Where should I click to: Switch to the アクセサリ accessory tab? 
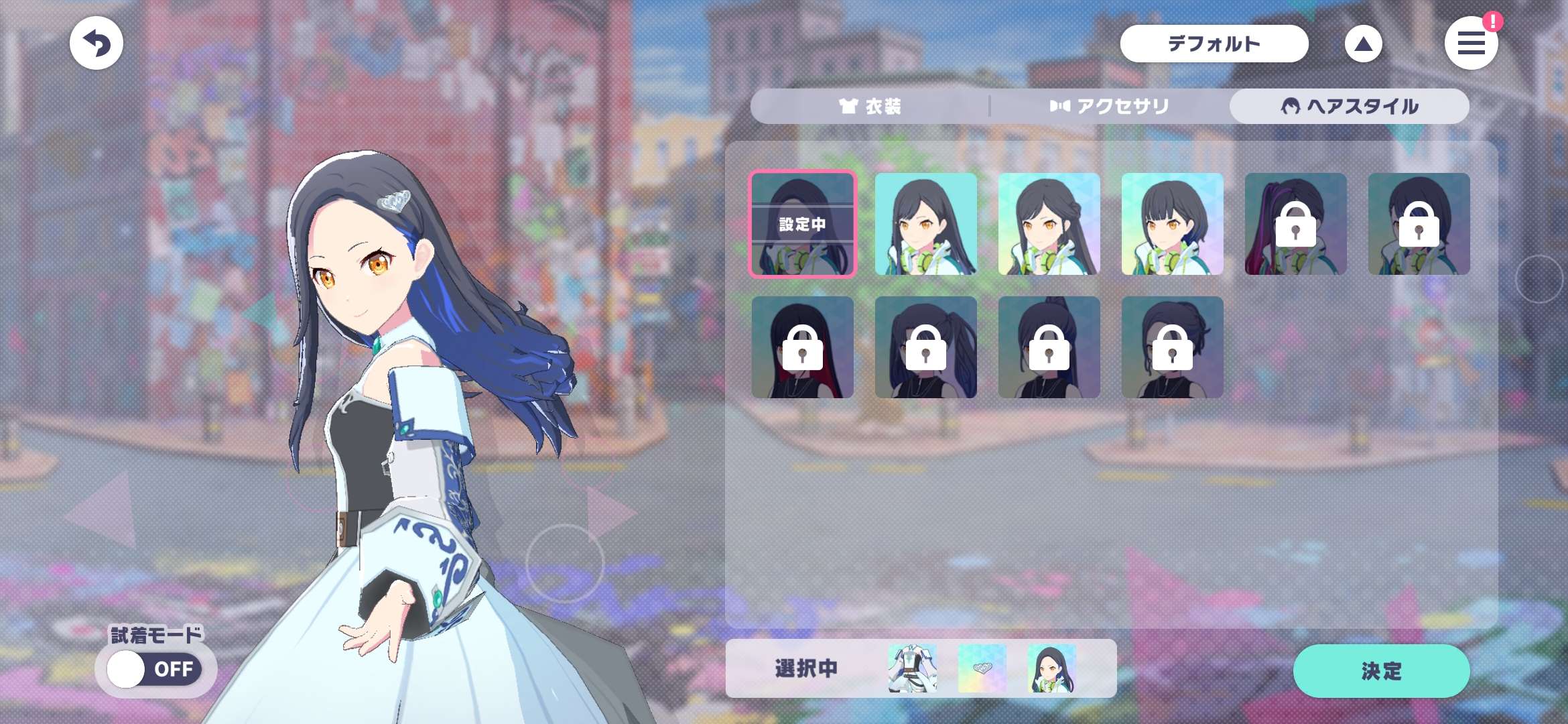coord(1110,106)
